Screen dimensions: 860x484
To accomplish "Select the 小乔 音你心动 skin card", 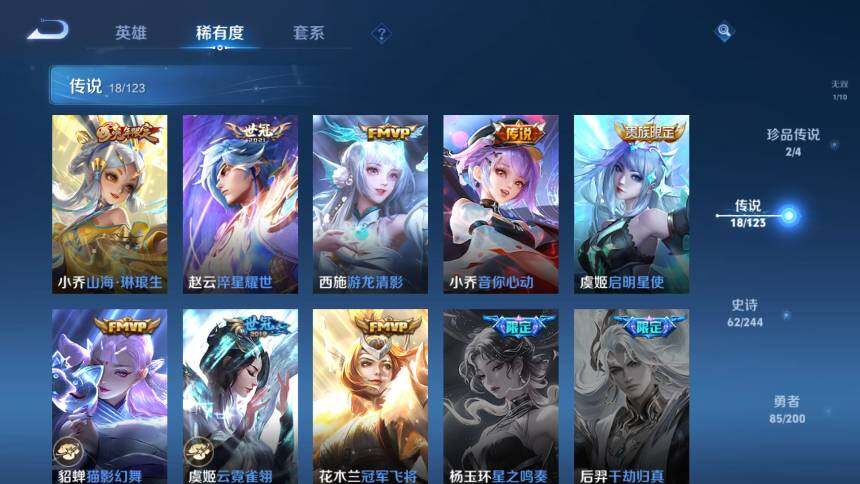I will click(501, 204).
